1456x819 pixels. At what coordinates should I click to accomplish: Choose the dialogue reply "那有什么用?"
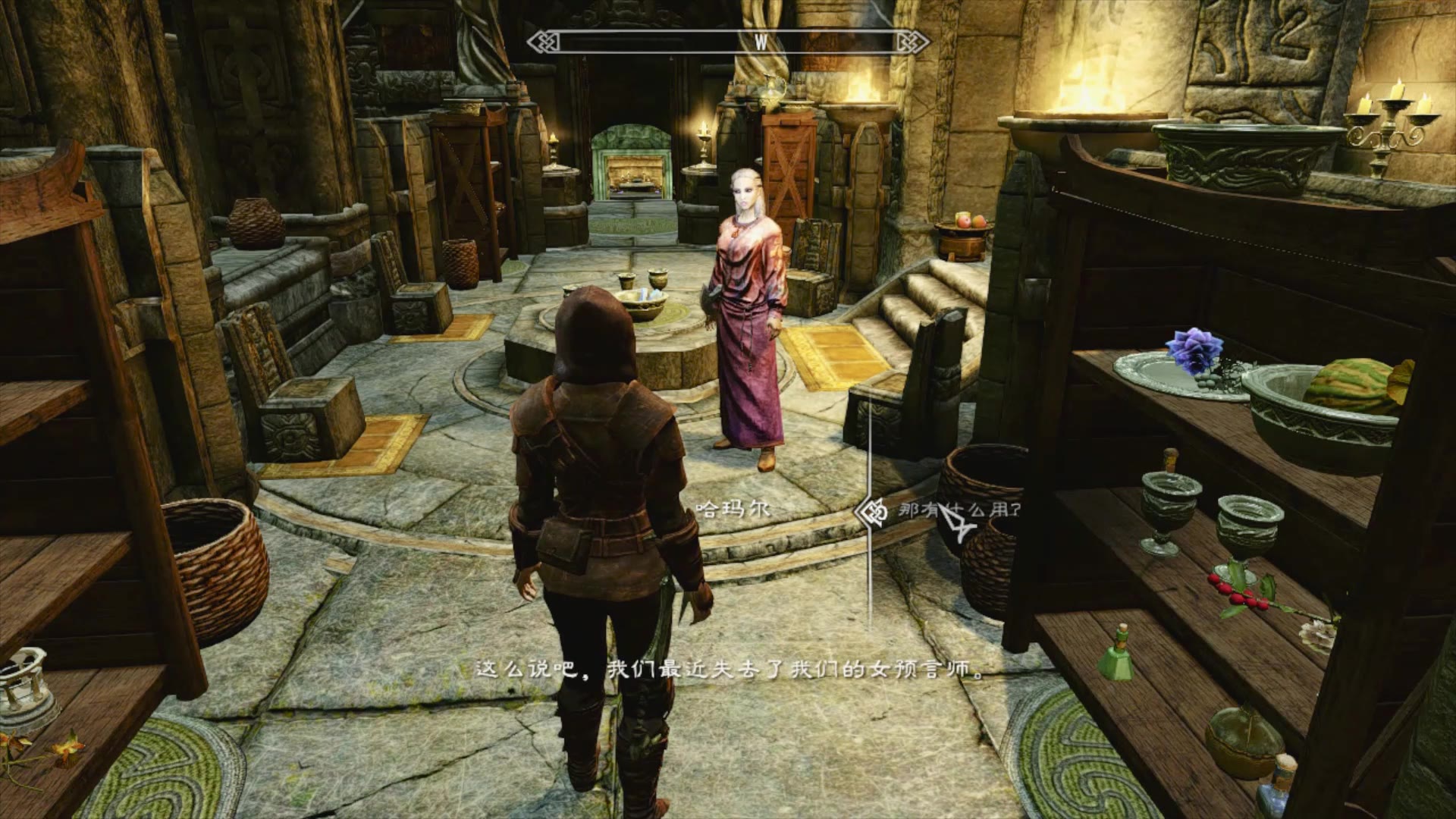click(959, 510)
